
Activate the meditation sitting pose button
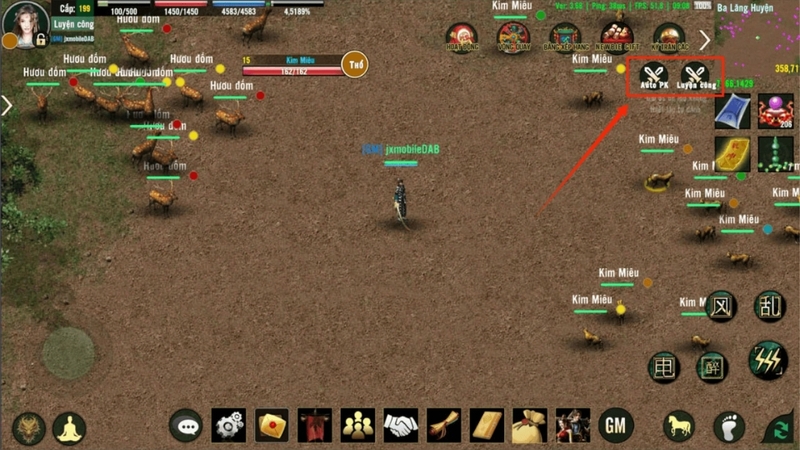point(69,428)
